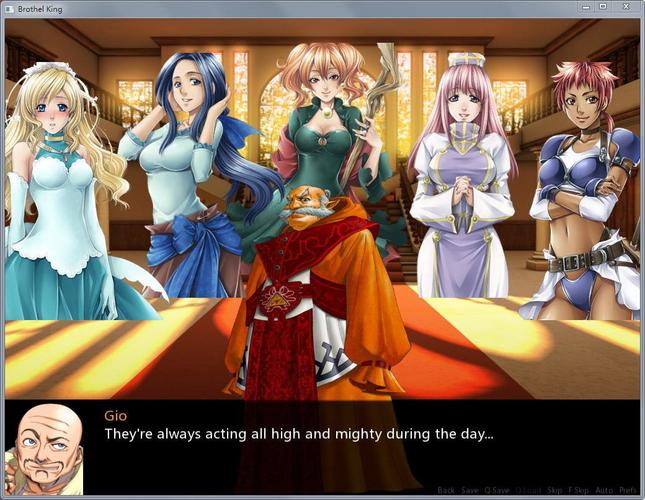Toggle Auto text advance
The height and width of the screenshot is (500, 645).
pyautogui.click(x=604, y=490)
